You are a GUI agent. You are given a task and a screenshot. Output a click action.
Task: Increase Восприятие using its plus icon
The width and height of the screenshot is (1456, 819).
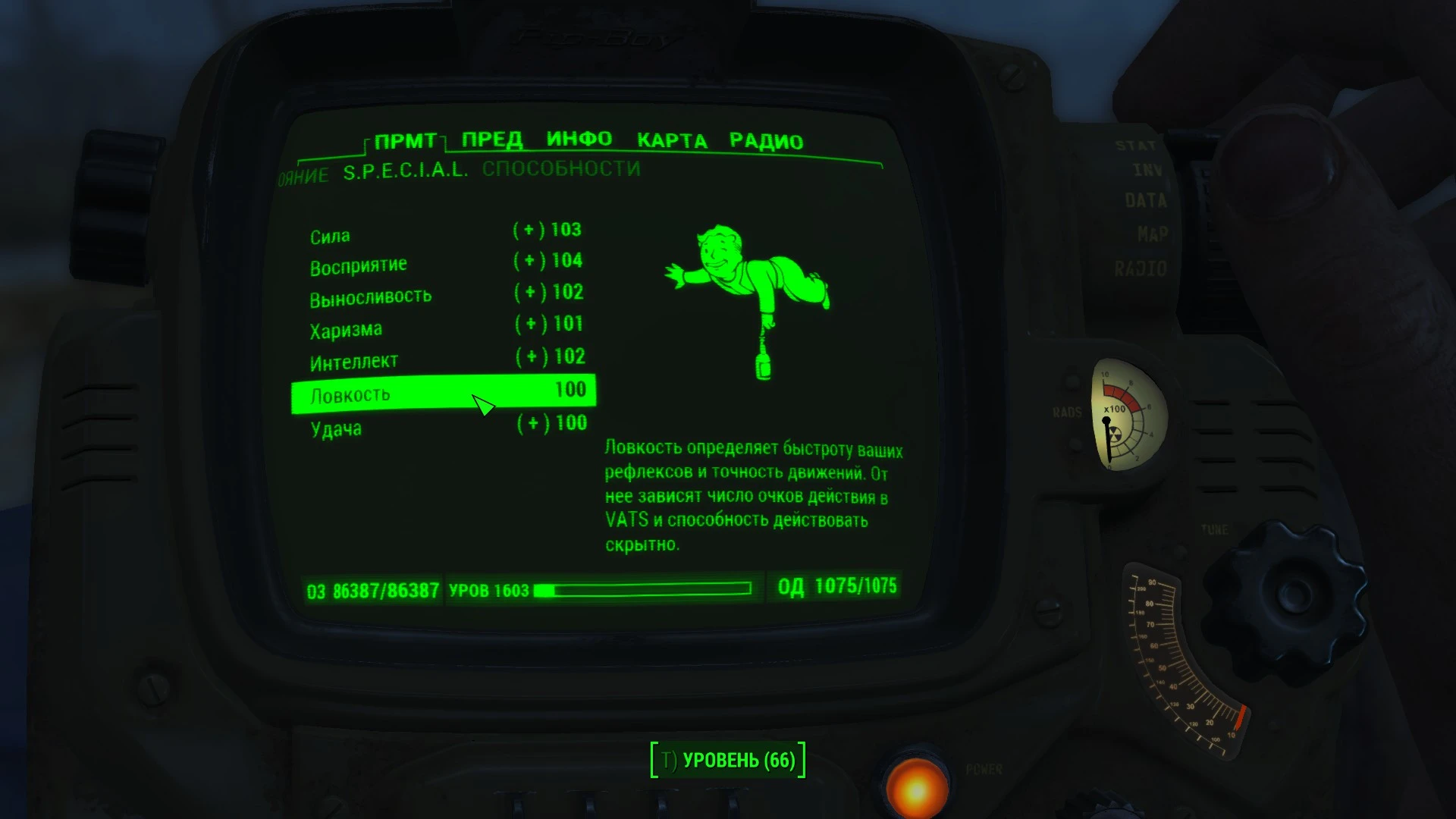529,261
